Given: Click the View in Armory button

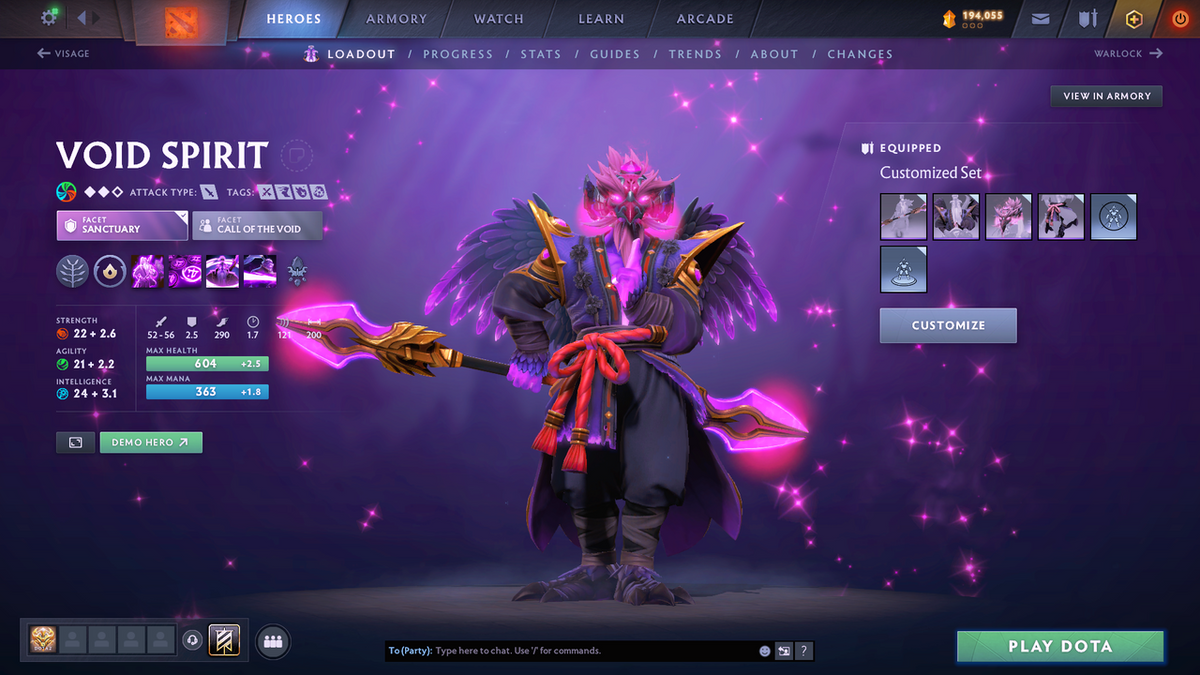Looking at the screenshot, I should [x=1106, y=96].
